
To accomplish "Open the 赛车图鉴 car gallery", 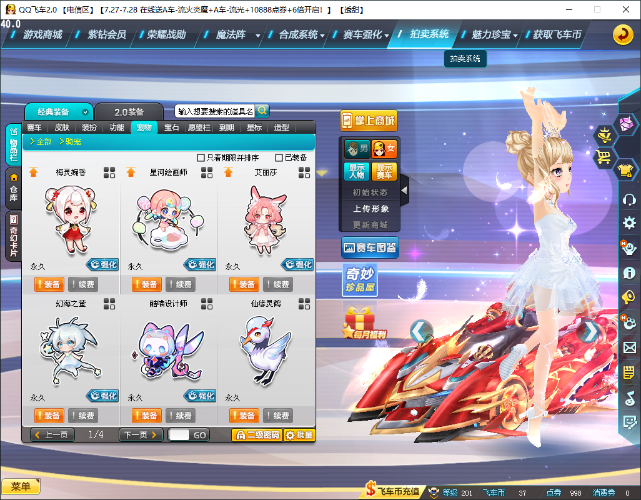I will pyautogui.click(x=370, y=247).
